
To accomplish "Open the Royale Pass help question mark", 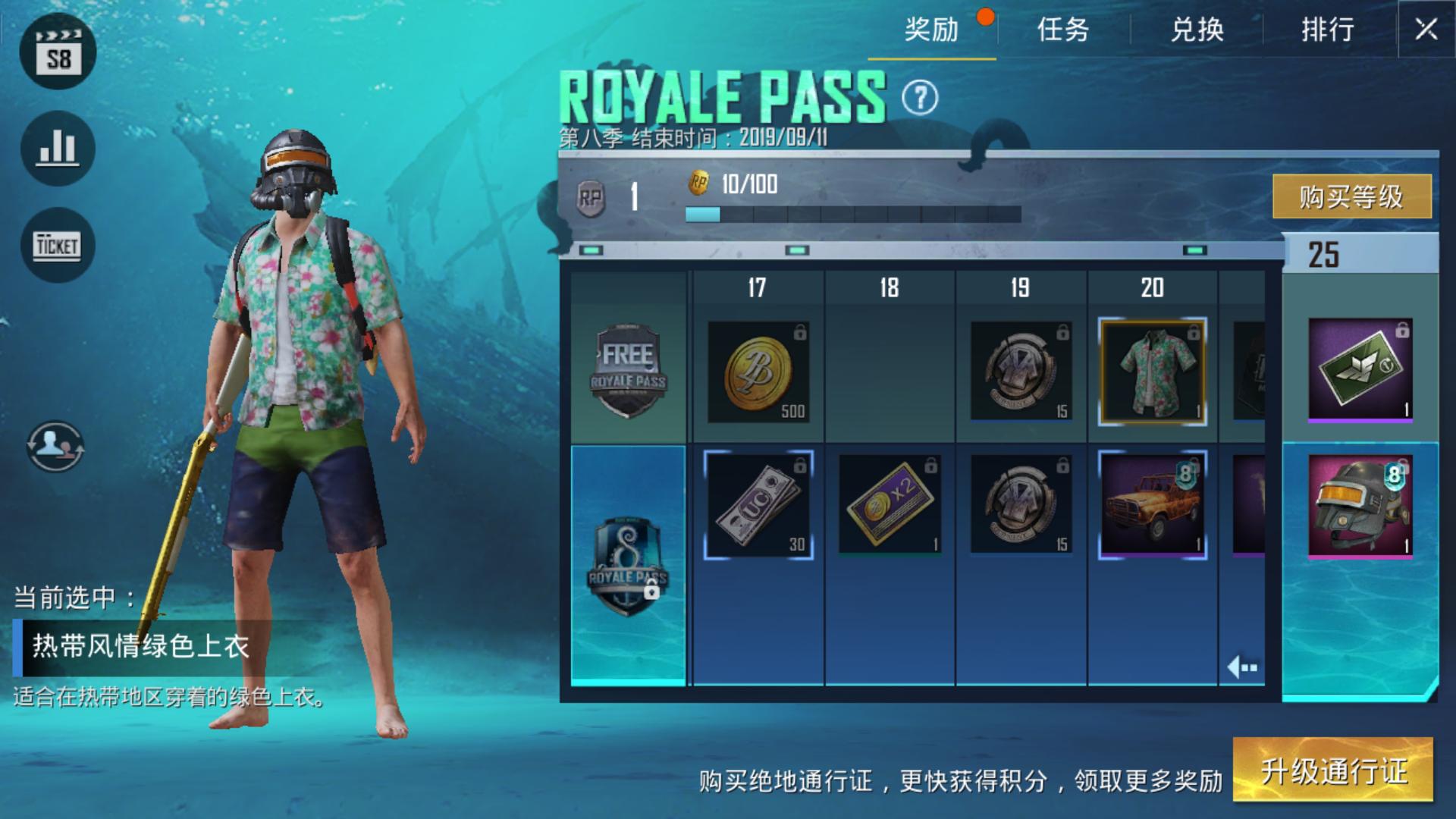I will tap(920, 98).
